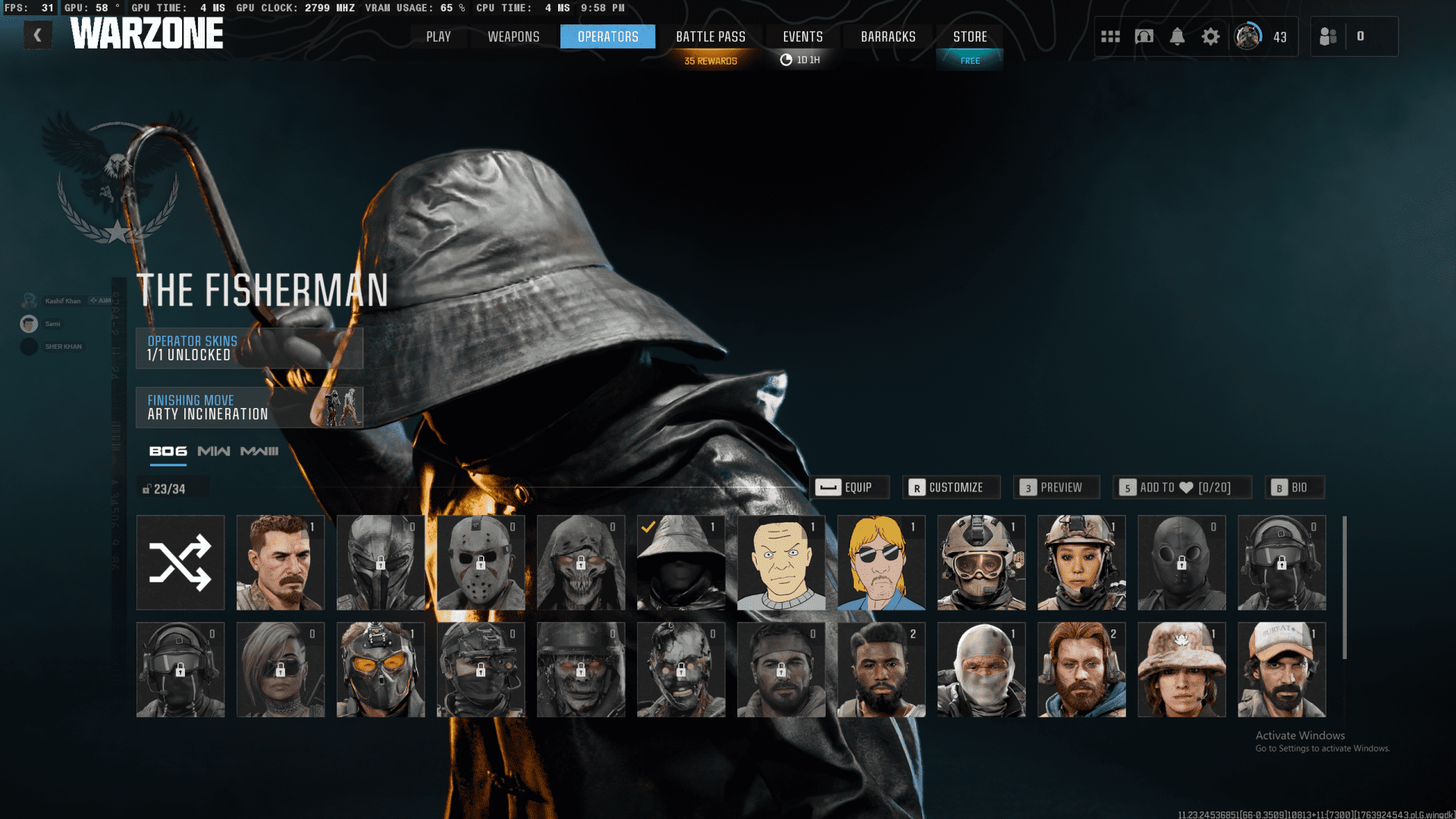Open voice chat headset icon
Screen dimensions: 1456x819
click(x=1144, y=36)
